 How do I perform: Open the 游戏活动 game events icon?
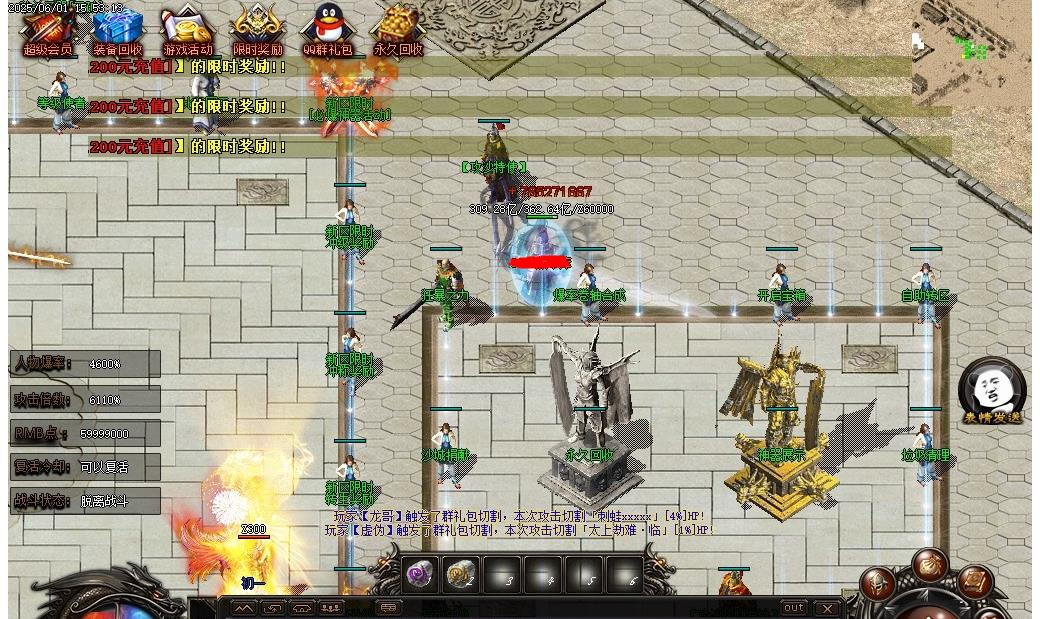coord(187,28)
